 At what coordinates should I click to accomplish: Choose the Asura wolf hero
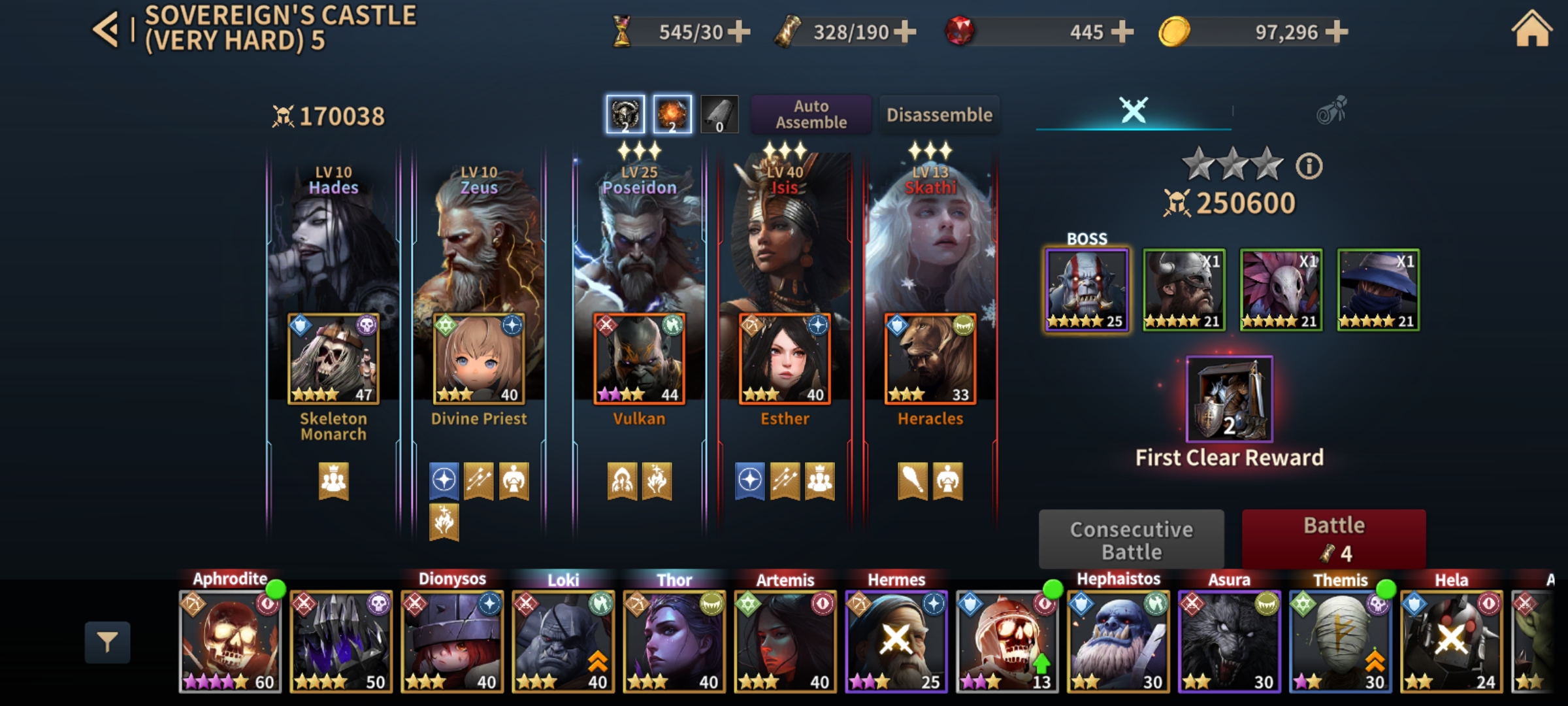(1229, 641)
